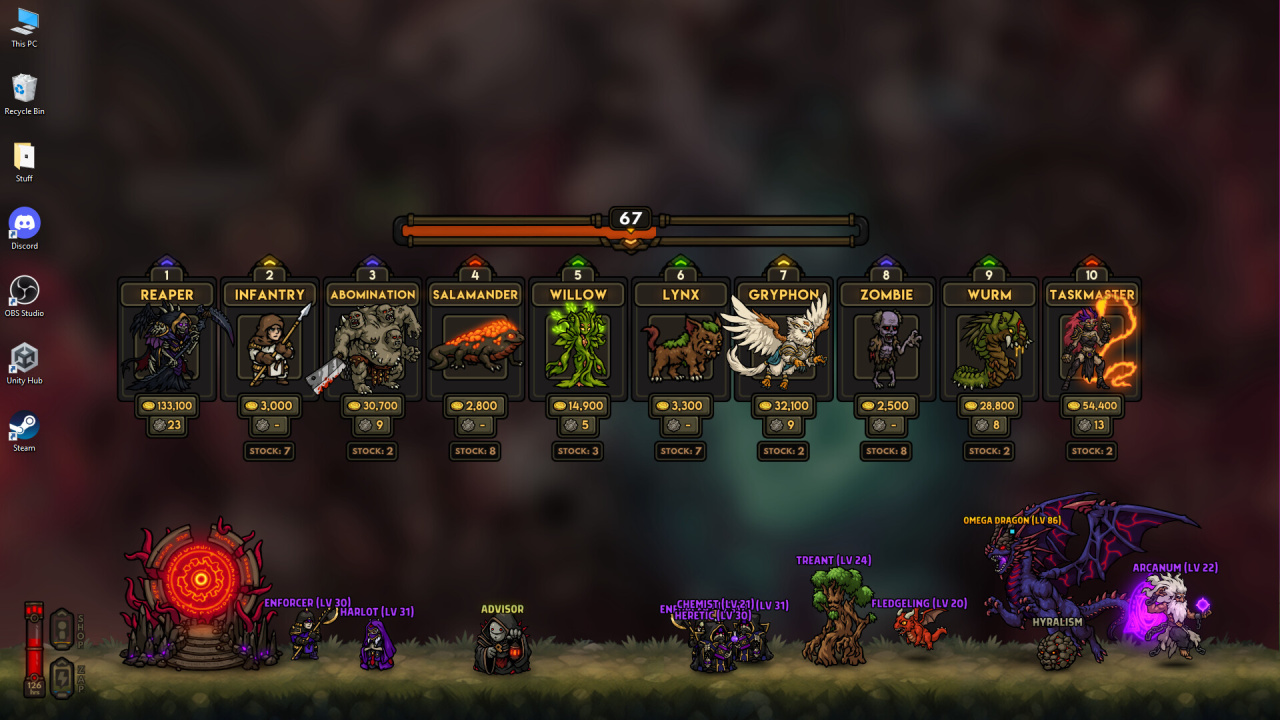Select the Willow unit card
Screen dimensions: 1280x720
578,347
